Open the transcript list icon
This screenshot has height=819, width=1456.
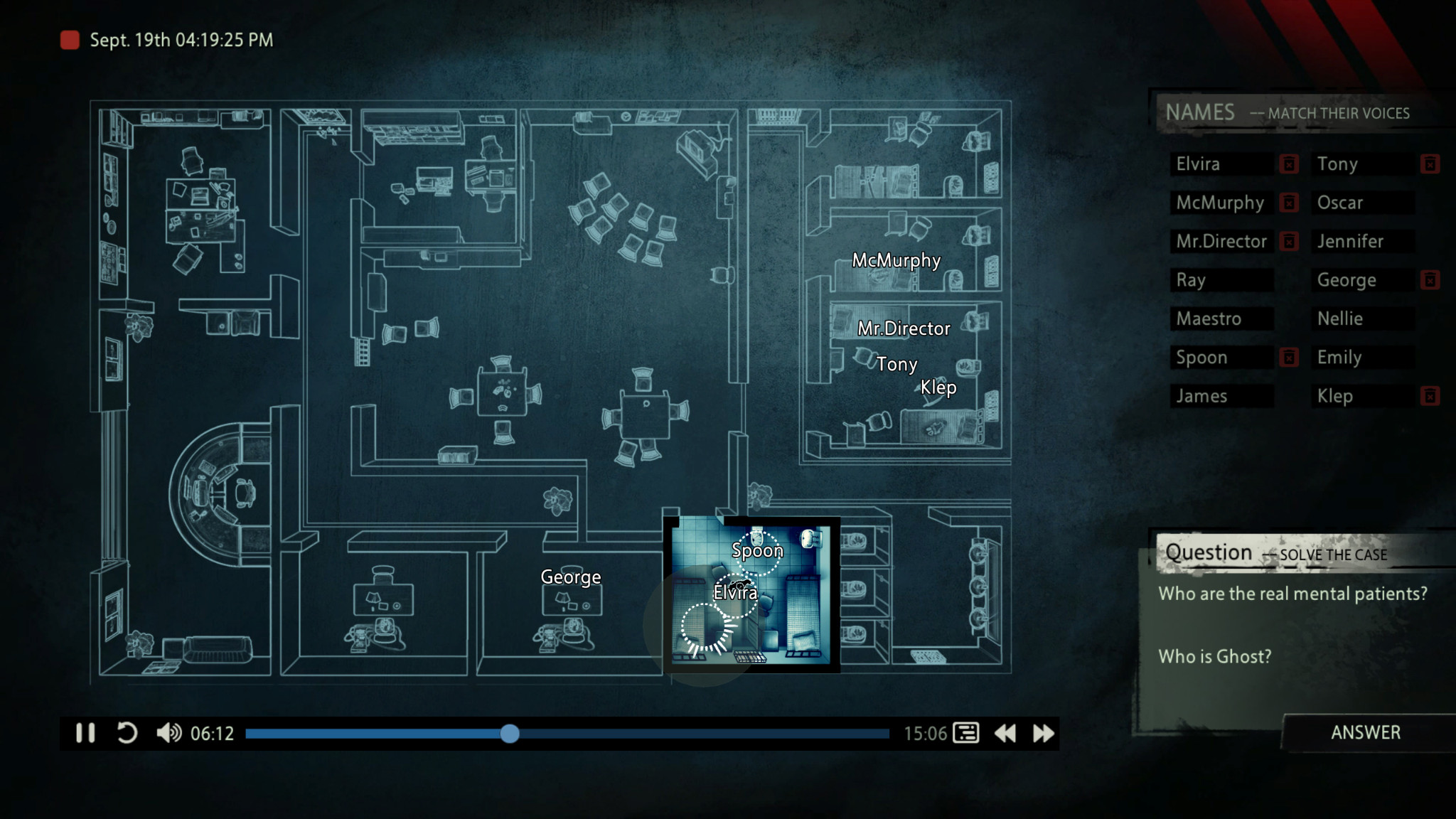tap(965, 733)
